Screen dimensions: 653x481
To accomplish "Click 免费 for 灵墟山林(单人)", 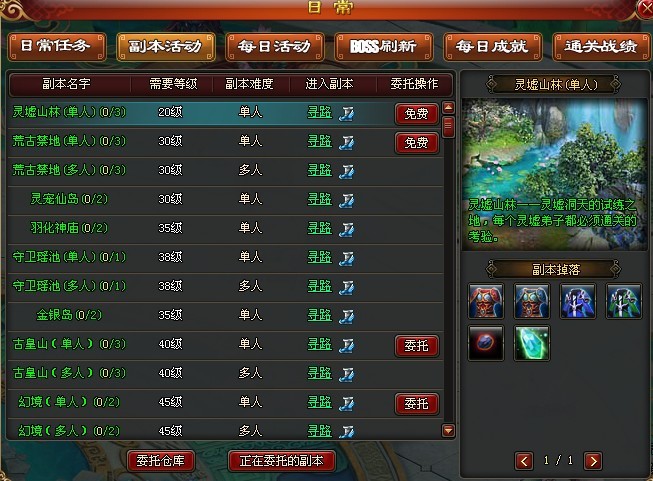I will pyautogui.click(x=416, y=114).
